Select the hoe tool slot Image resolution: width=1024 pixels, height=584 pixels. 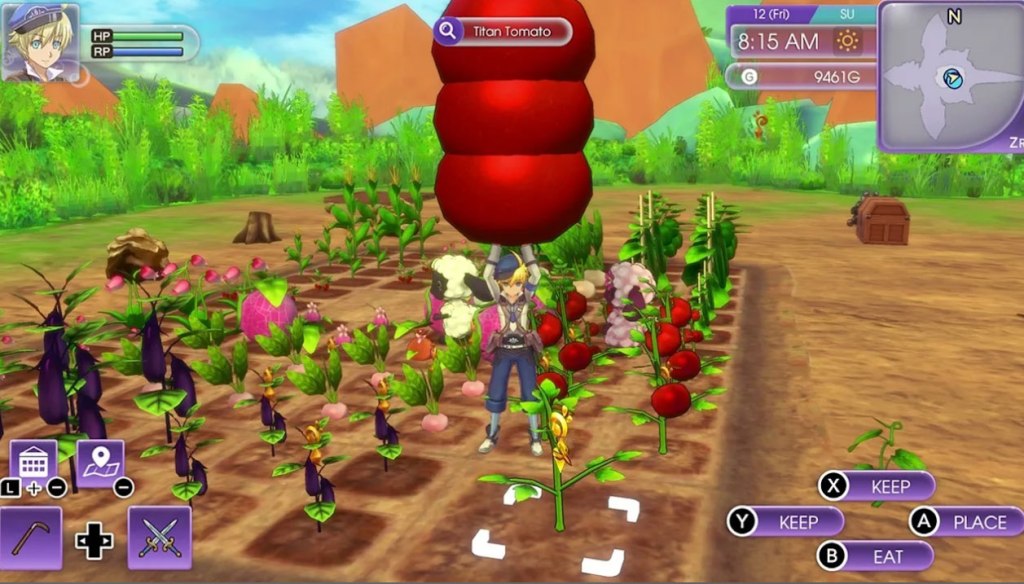31,537
